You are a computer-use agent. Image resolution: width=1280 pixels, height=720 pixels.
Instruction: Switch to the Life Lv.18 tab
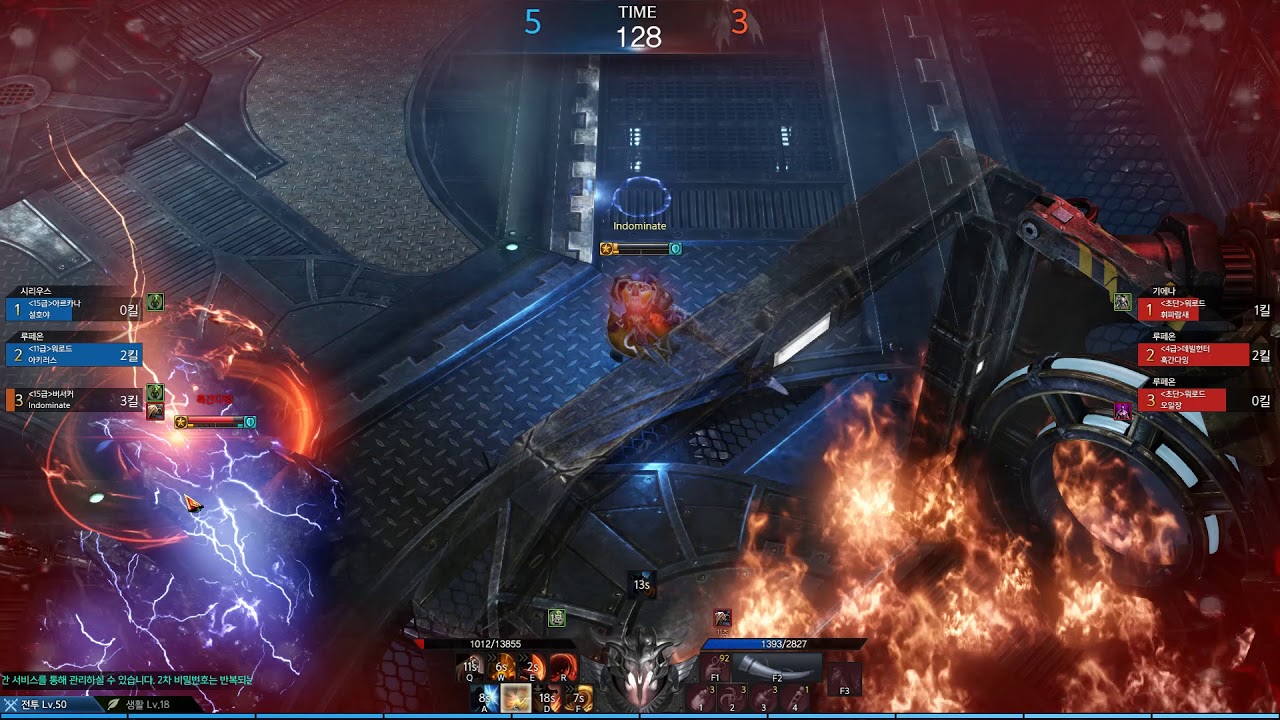coord(140,704)
